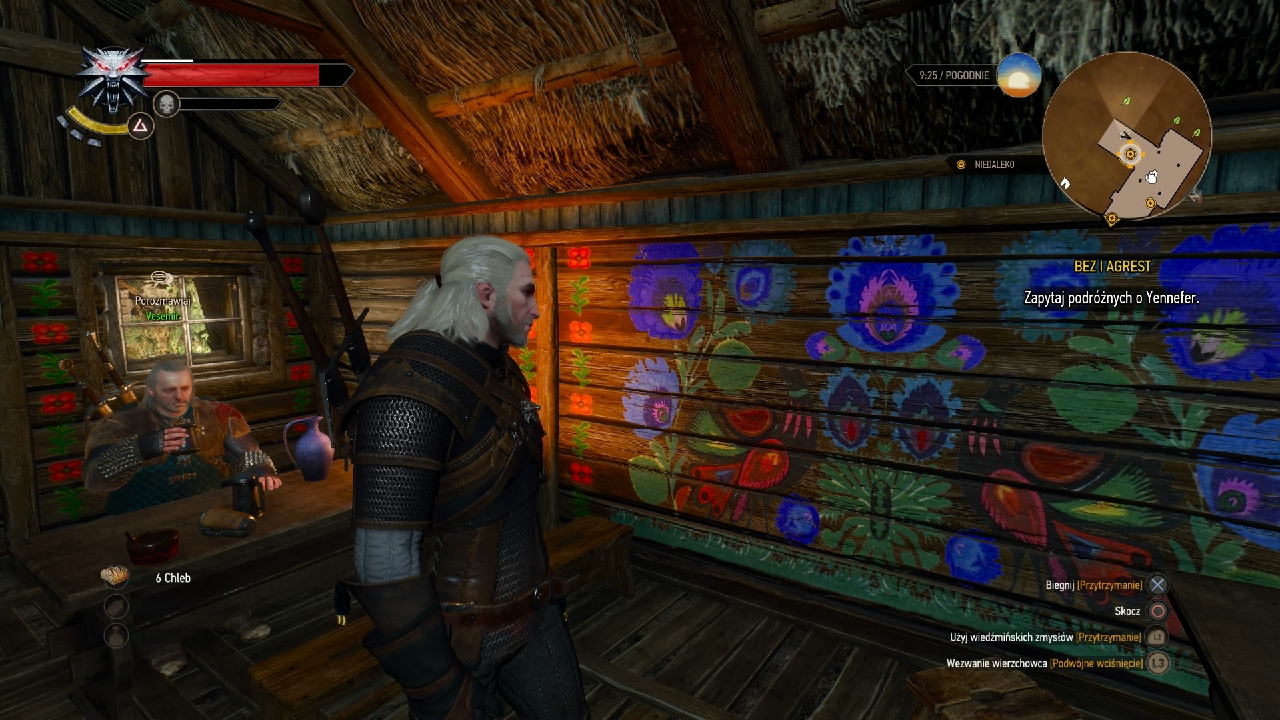1280x720 pixels.
Task: Select the active sign triangle icon
Action: (x=140, y=126)
